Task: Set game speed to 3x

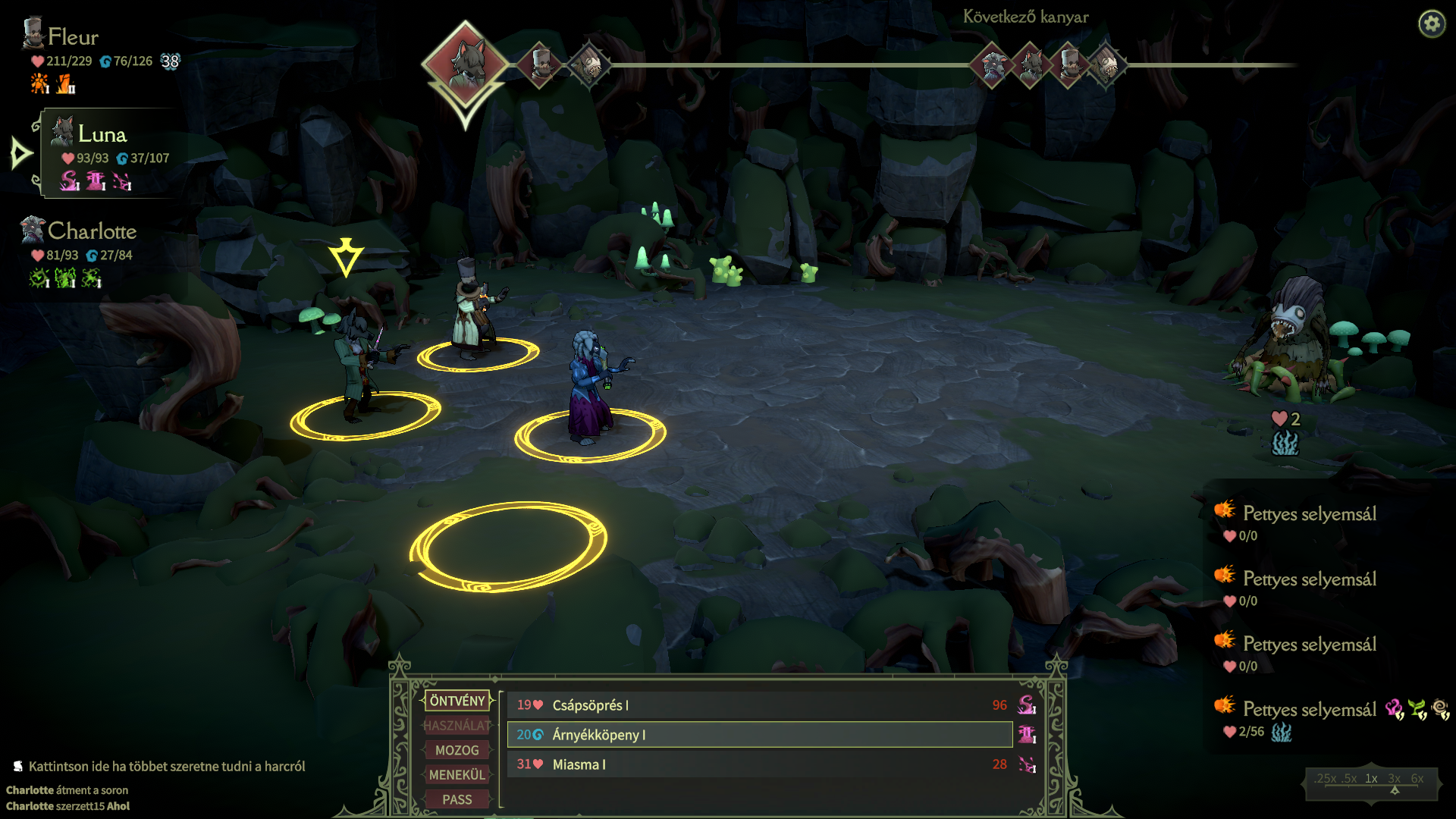Action: coord(1394,779)
